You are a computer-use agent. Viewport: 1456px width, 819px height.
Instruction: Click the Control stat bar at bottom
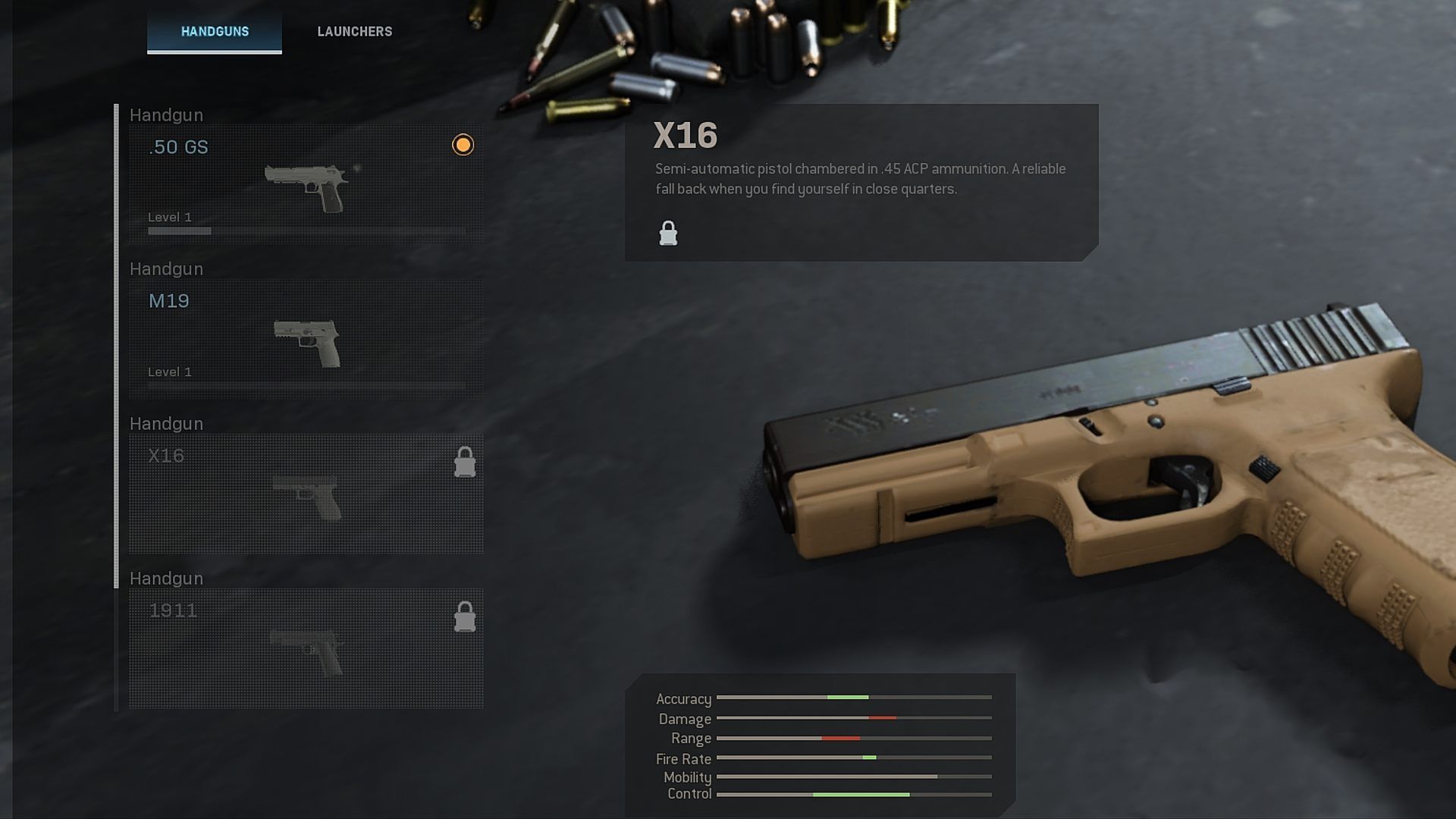pos(855,794)
